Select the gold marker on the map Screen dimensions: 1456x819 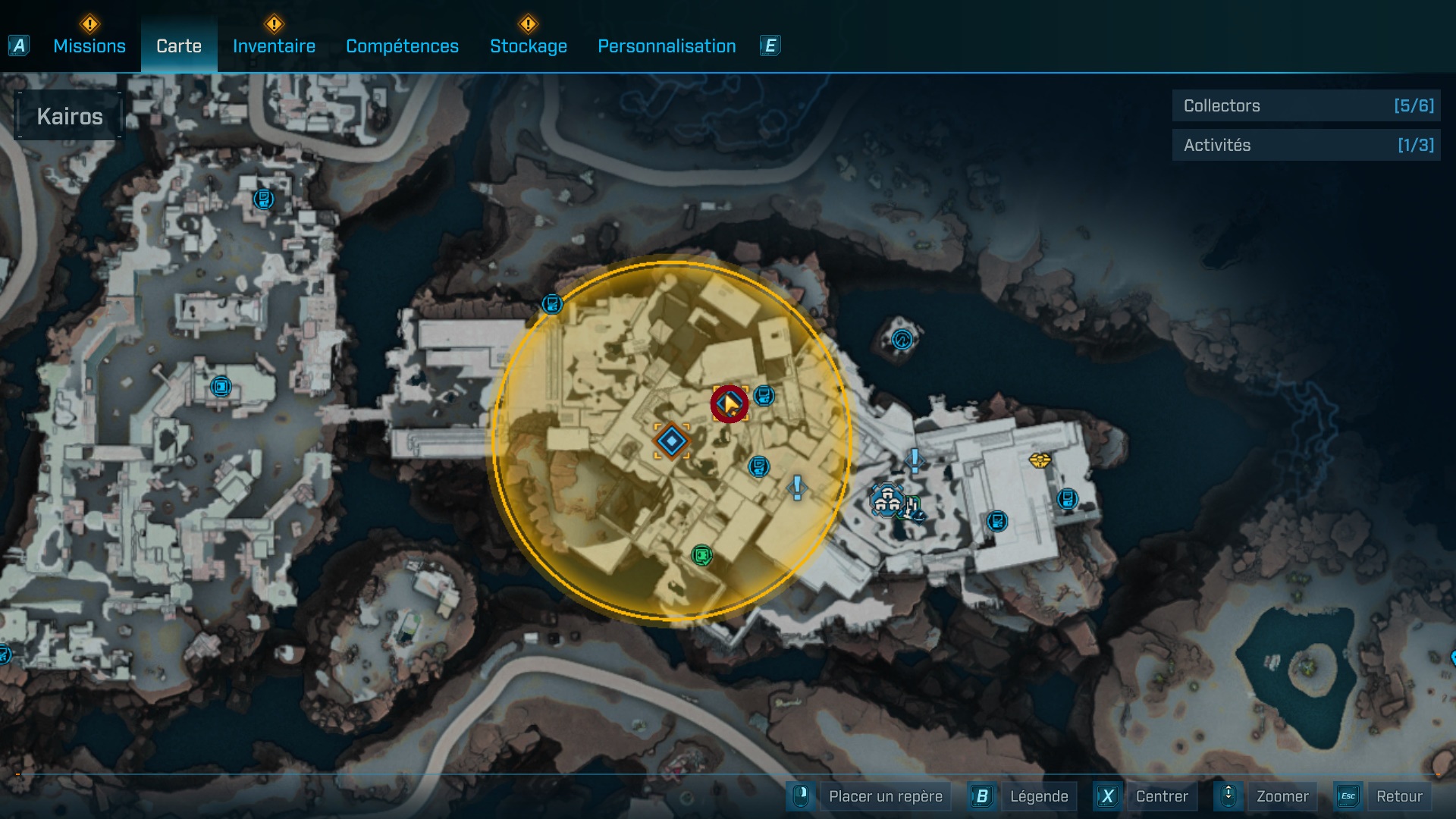click(x=1040, y=460)
